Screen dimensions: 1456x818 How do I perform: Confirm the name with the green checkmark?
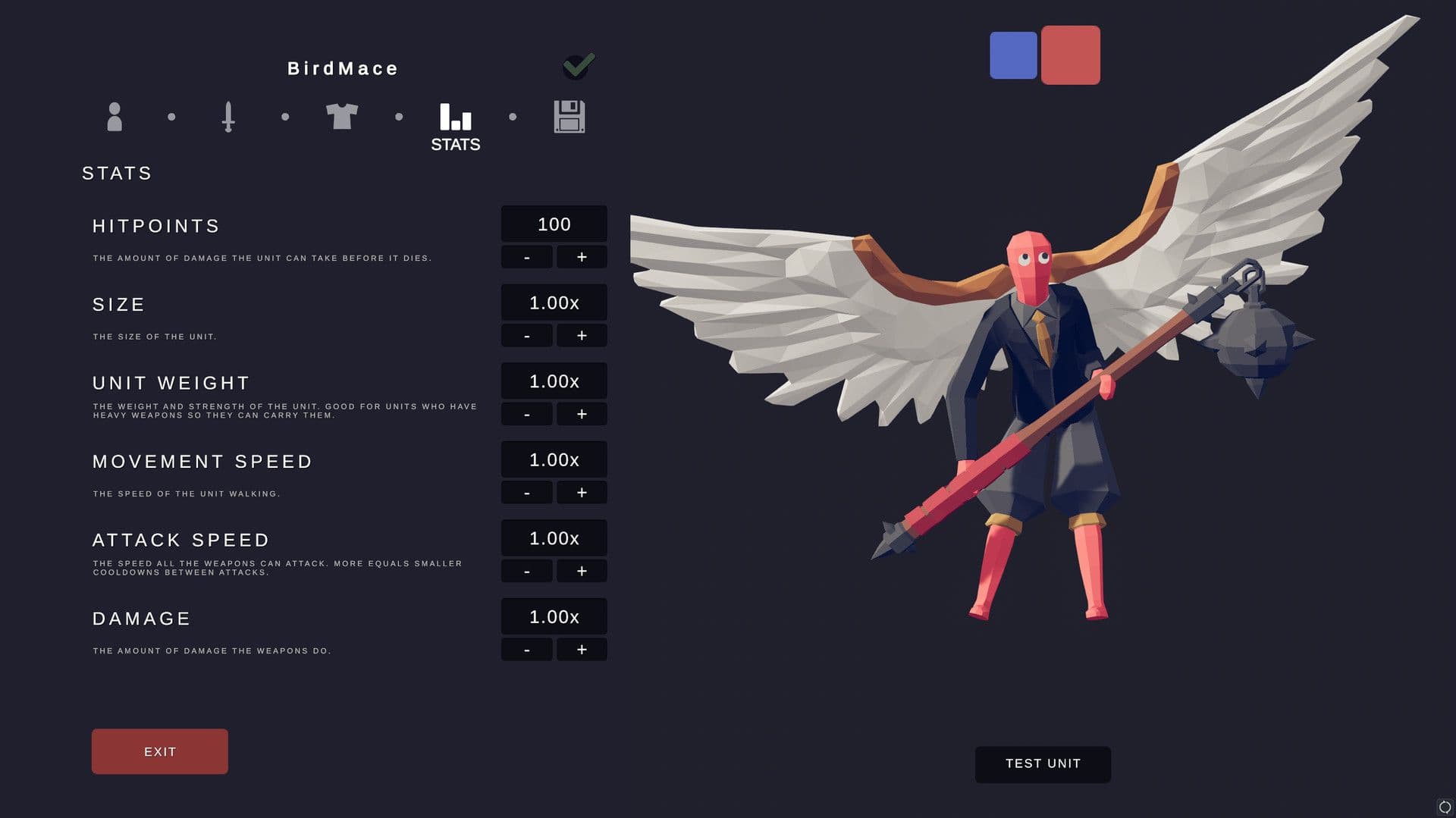[x=577, y=66]
